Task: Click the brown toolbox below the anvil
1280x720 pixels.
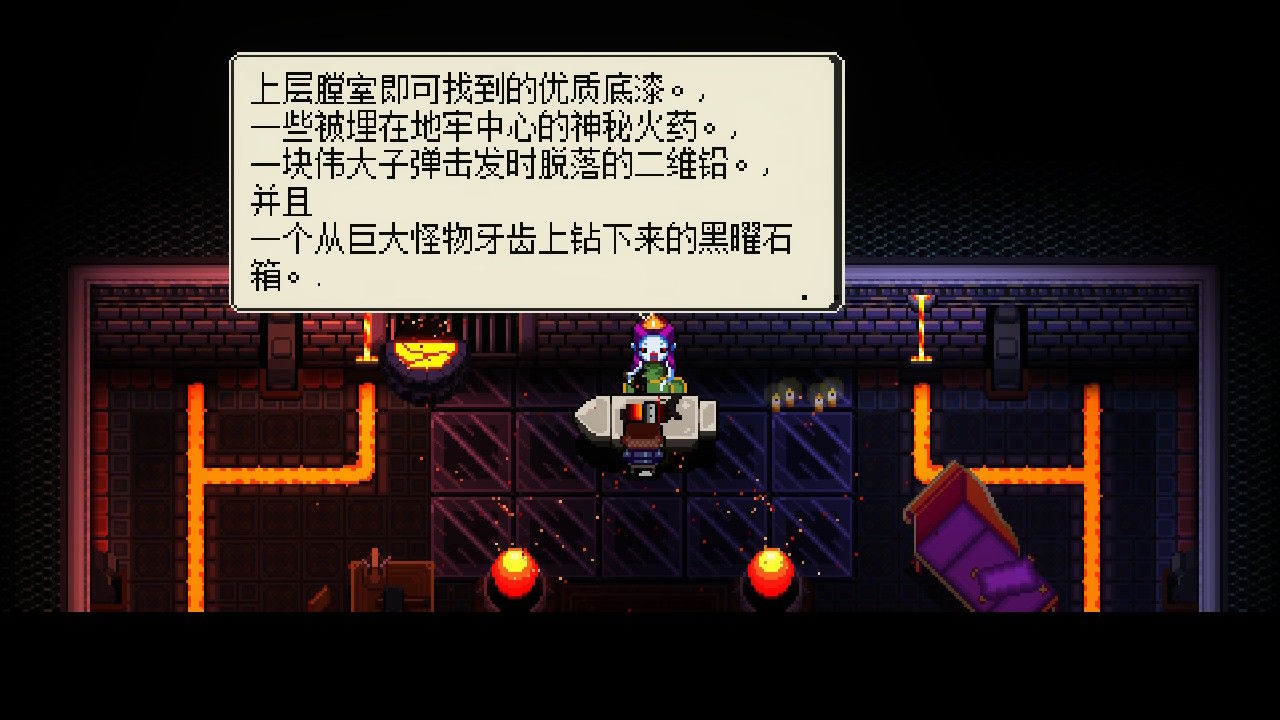Action: point(641,438)
